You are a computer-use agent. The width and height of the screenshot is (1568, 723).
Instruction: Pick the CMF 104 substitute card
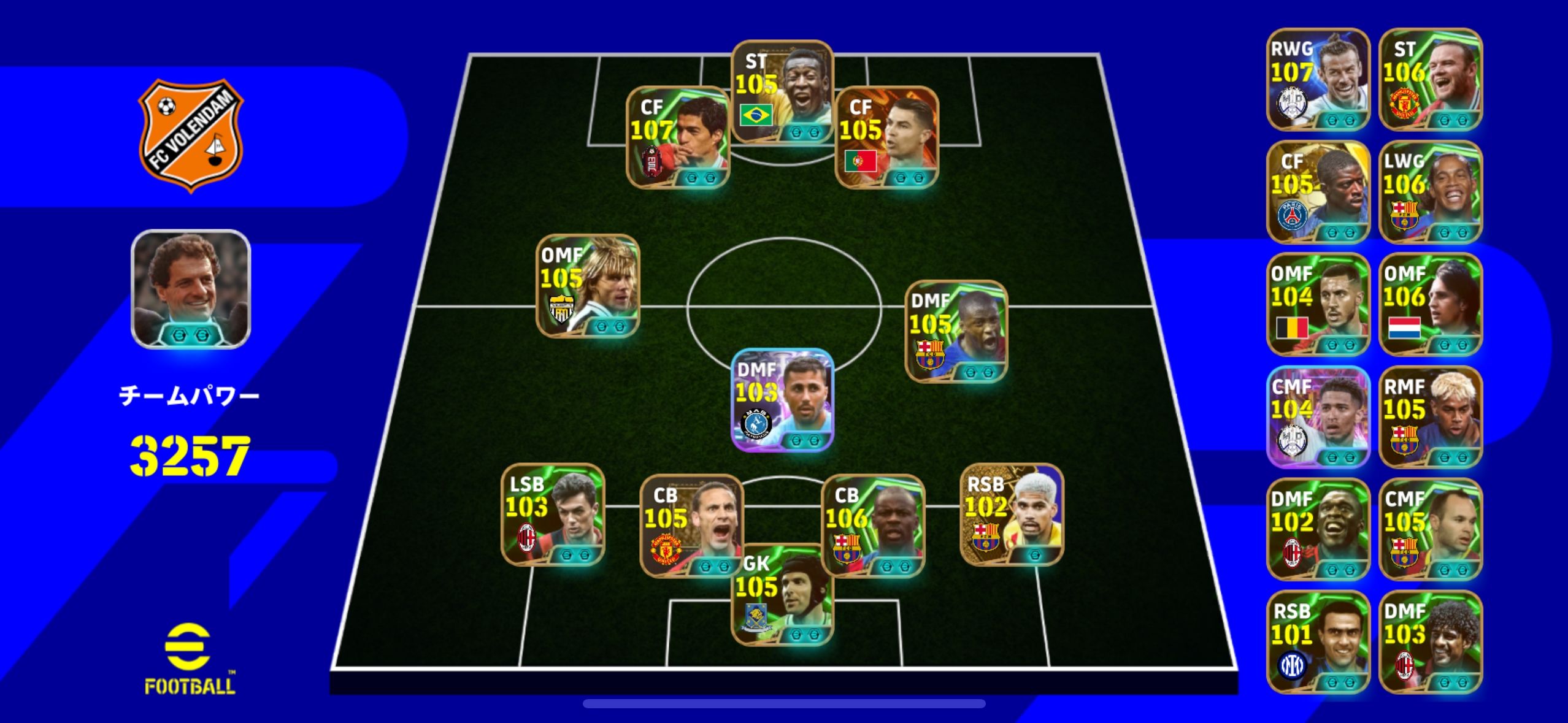(x=1318, y=417)
